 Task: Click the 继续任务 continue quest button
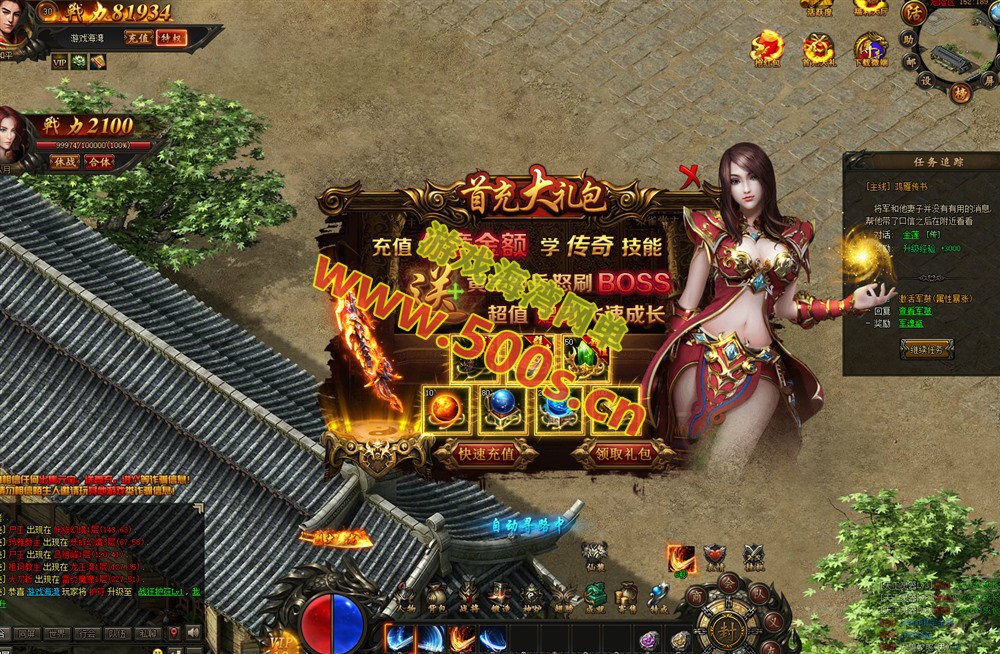(x=926, y=349)
